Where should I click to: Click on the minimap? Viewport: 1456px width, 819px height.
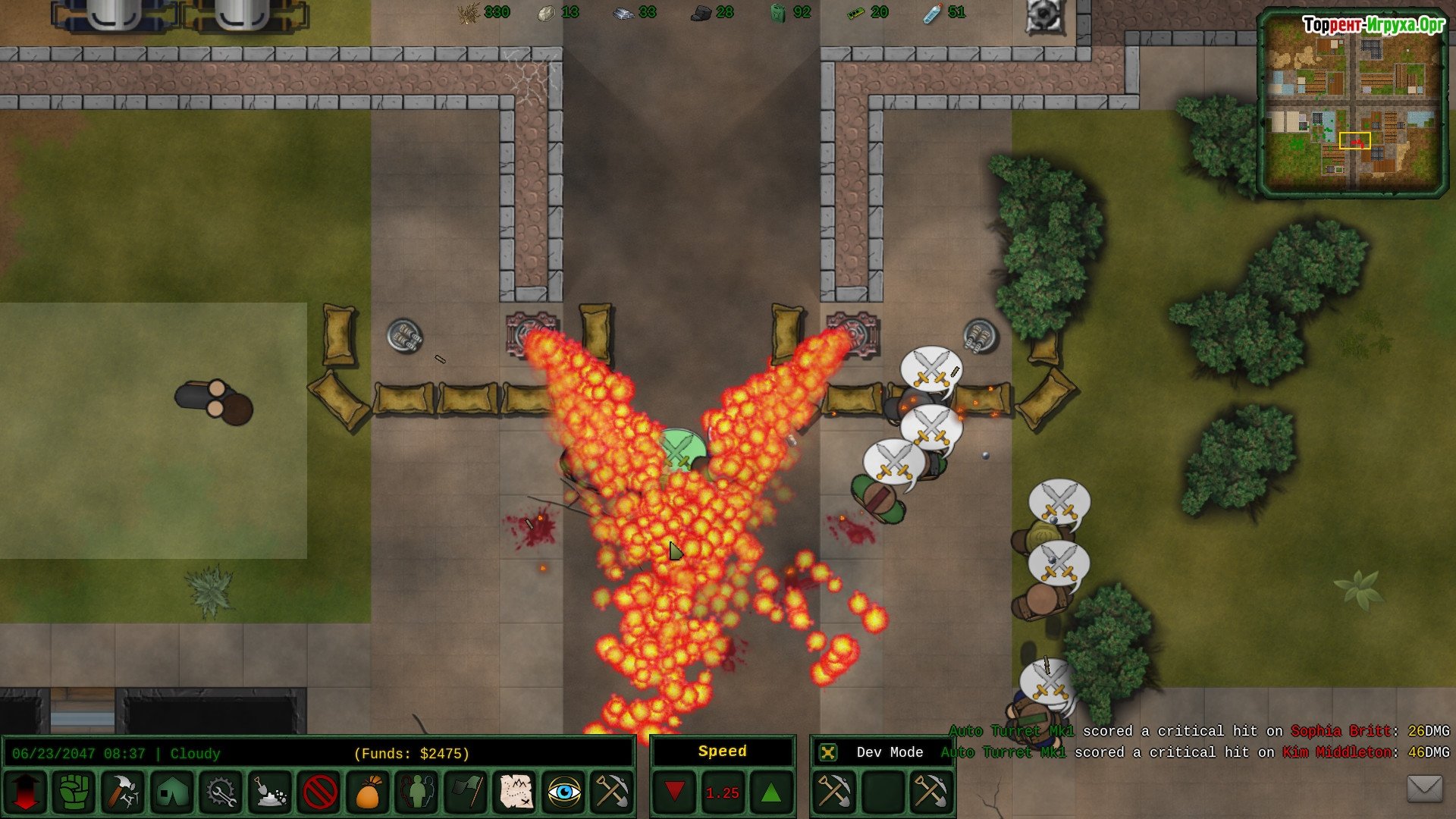point(1351,104)
